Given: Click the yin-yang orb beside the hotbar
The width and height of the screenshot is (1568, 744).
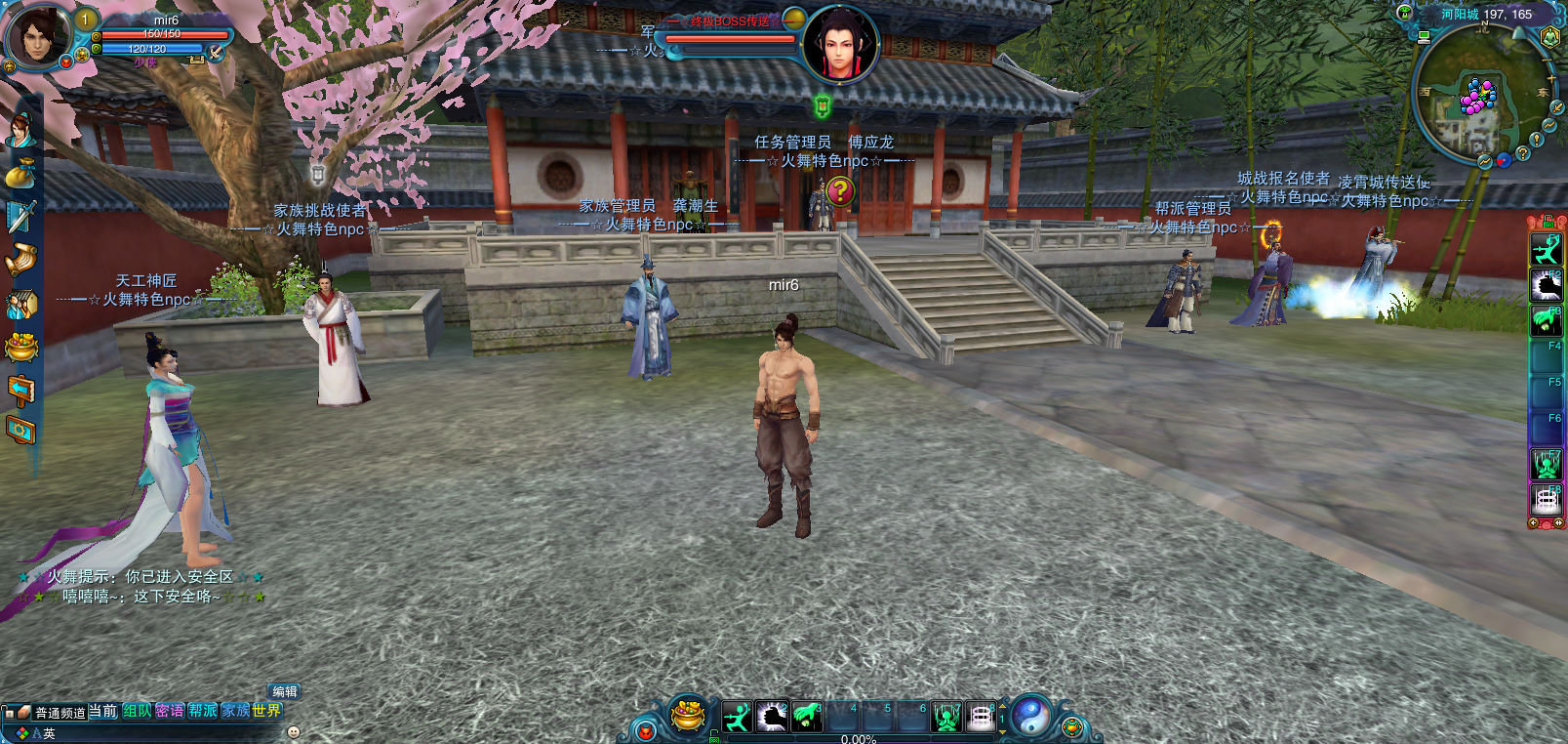Looking at the screenshot, I should point(1030,716).
